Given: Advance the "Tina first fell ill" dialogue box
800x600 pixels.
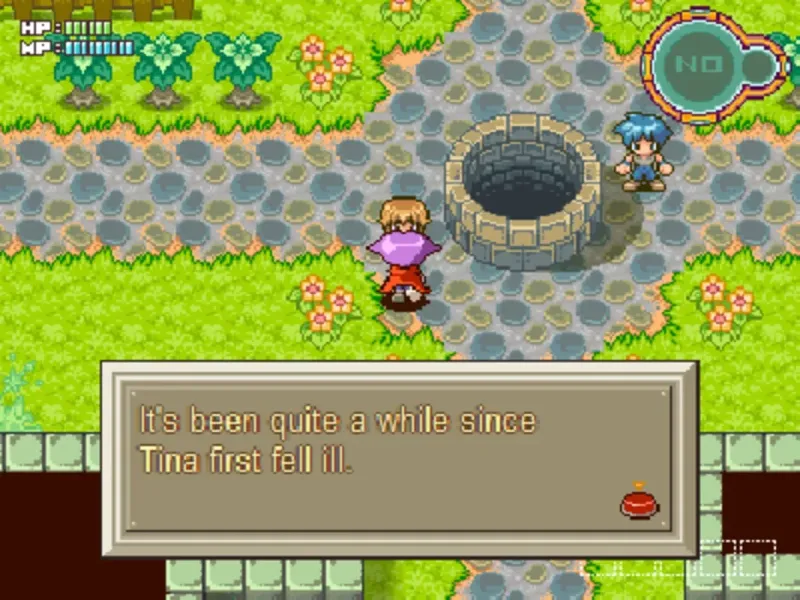Looking at the screenshot, I should point(400,460).
